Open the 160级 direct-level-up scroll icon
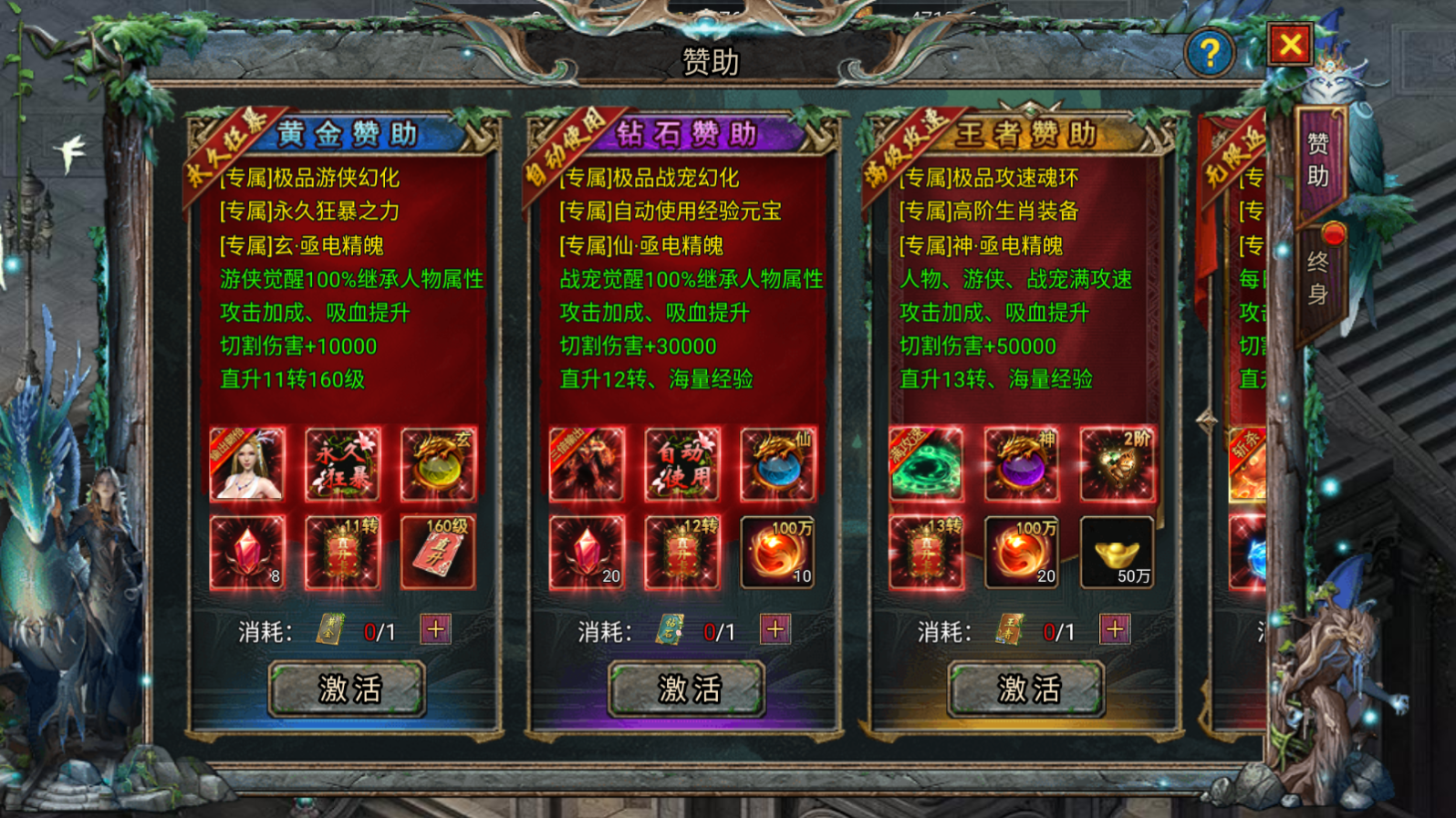 [438, 552]
